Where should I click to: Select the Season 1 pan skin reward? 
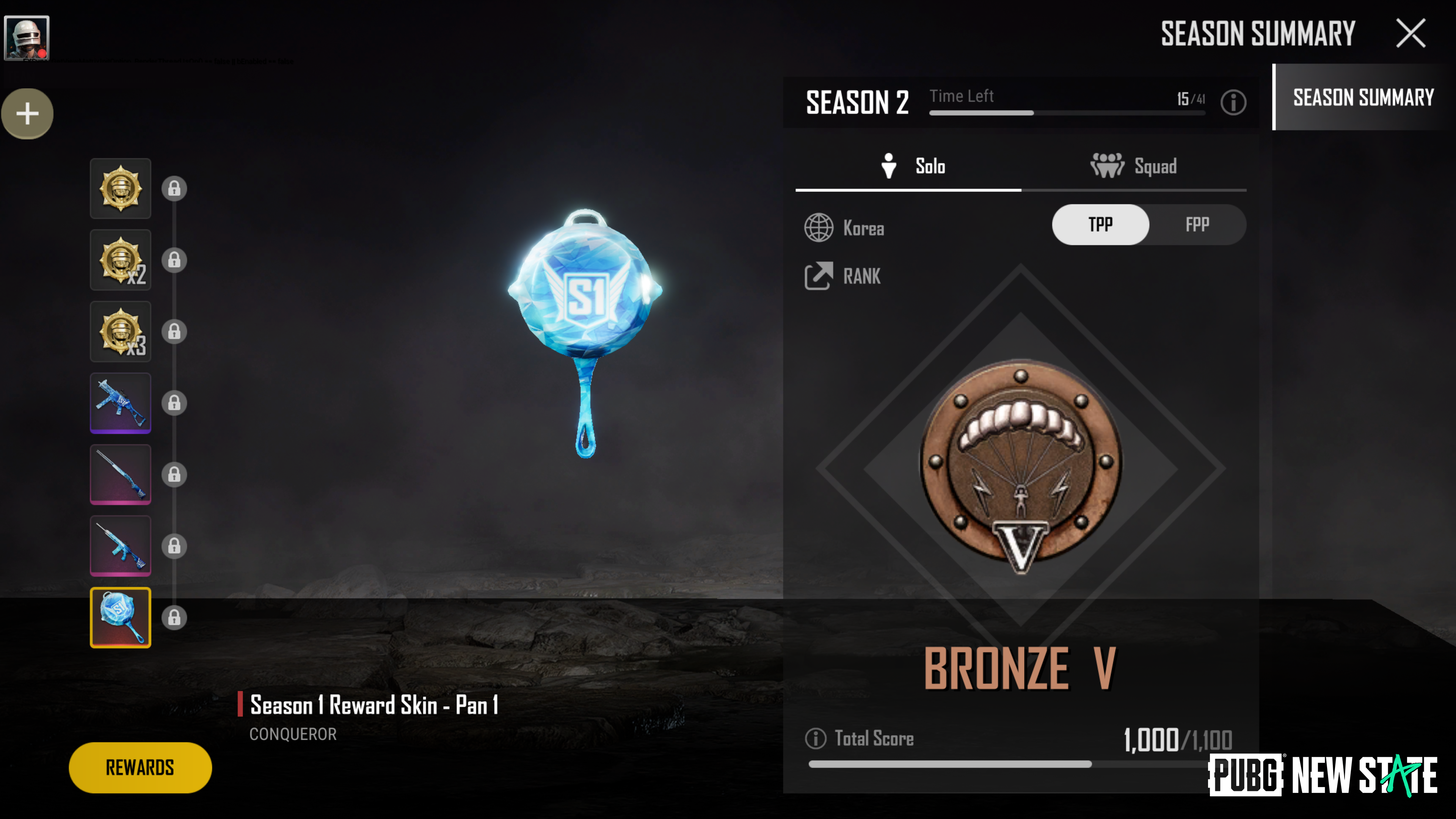coord(121,617)
